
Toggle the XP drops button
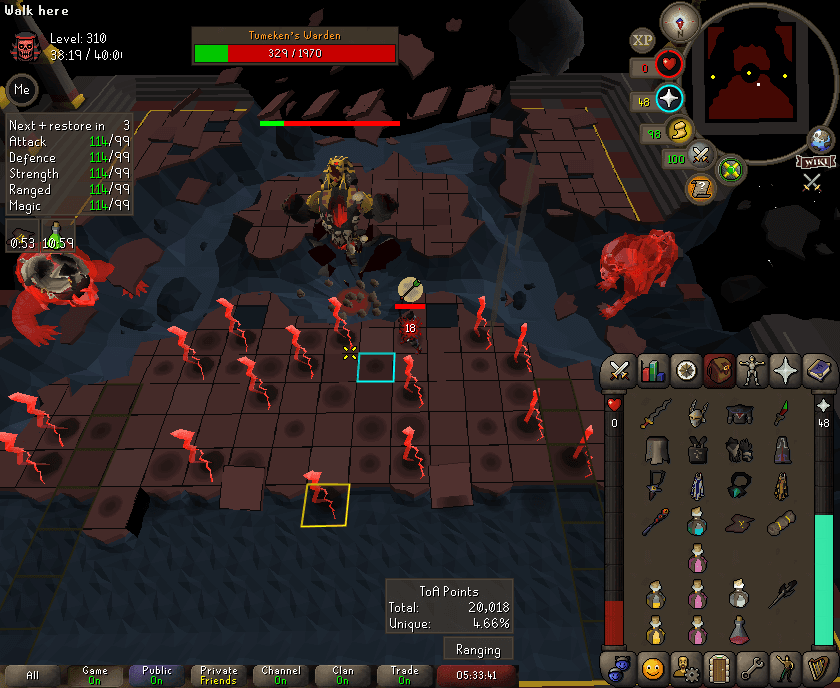coord(642,41)
